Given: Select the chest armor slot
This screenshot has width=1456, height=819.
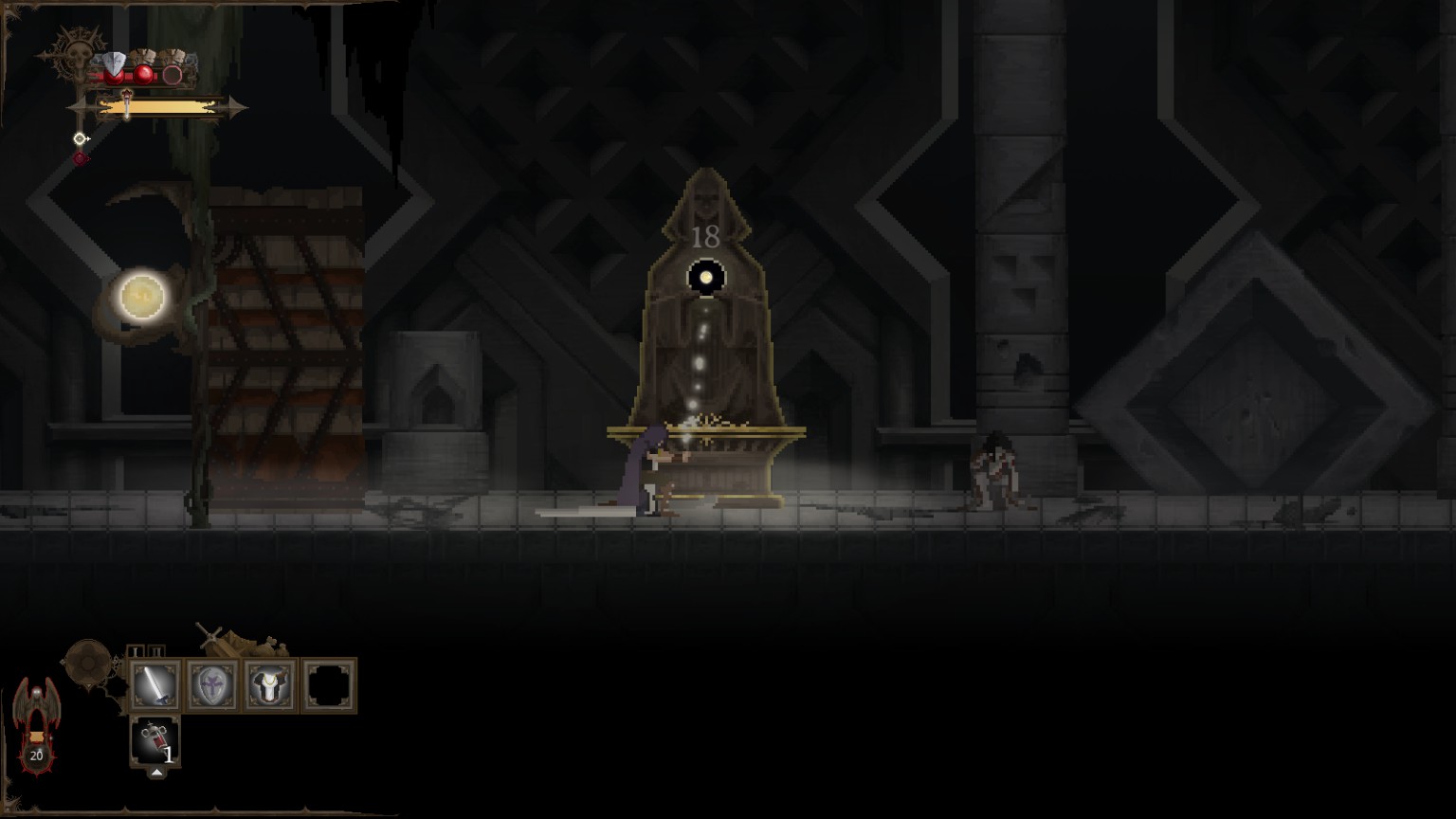Looking at the screenshot, I should 270,685.
